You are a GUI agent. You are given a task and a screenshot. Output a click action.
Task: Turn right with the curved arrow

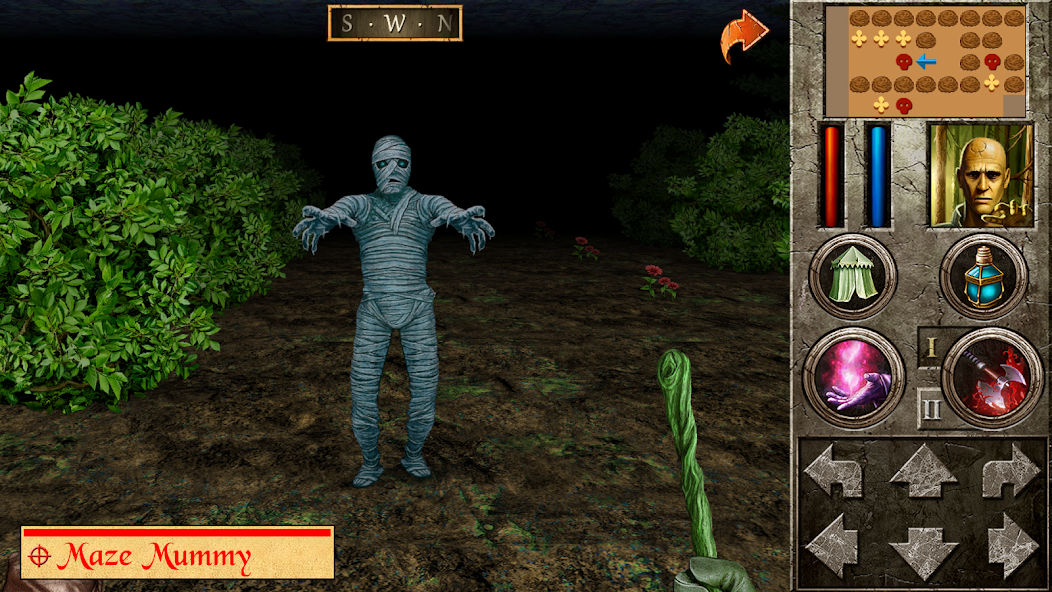point(1011,471)
